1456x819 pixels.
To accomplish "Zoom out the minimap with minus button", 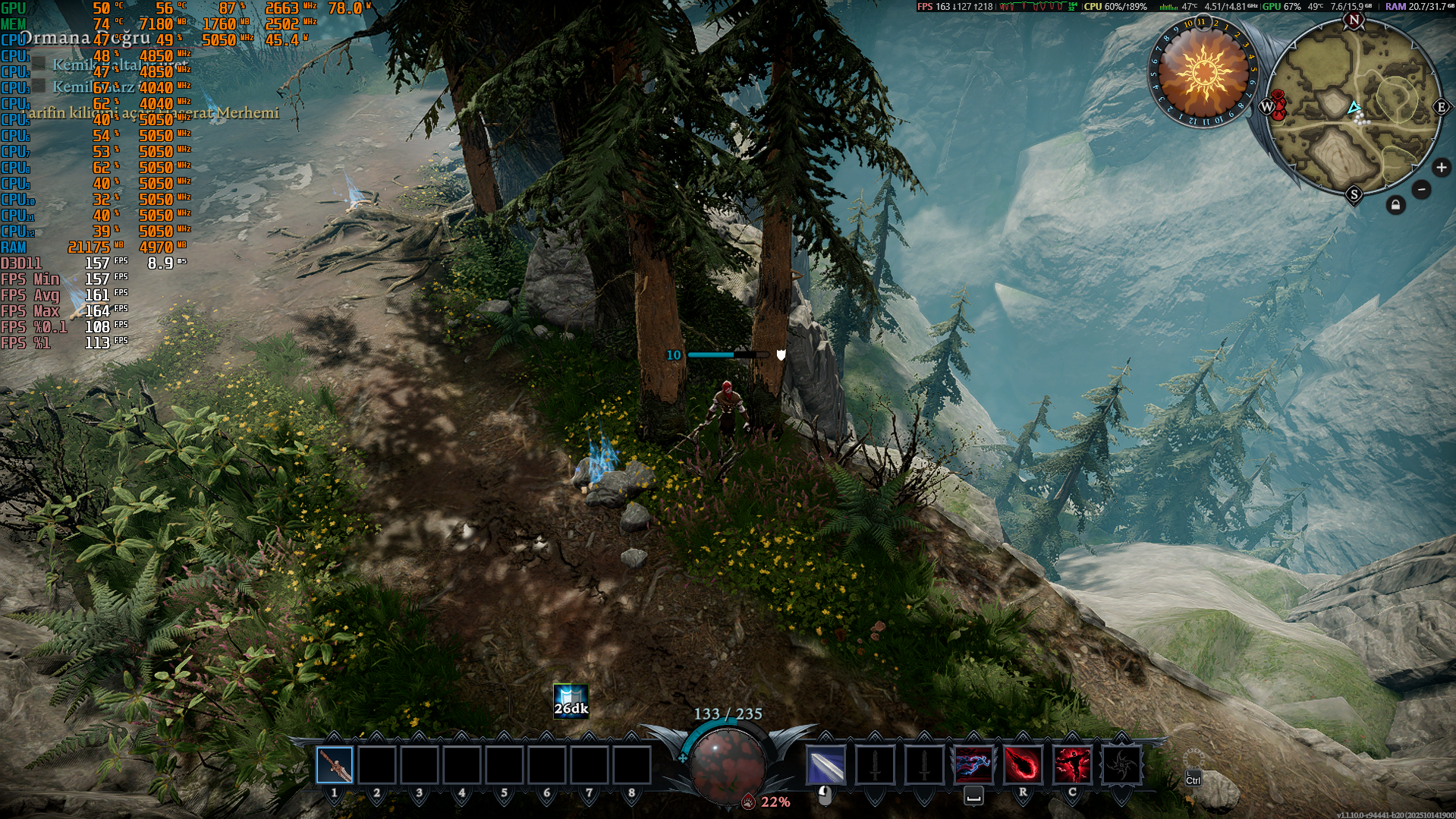I will [1422, 190].
